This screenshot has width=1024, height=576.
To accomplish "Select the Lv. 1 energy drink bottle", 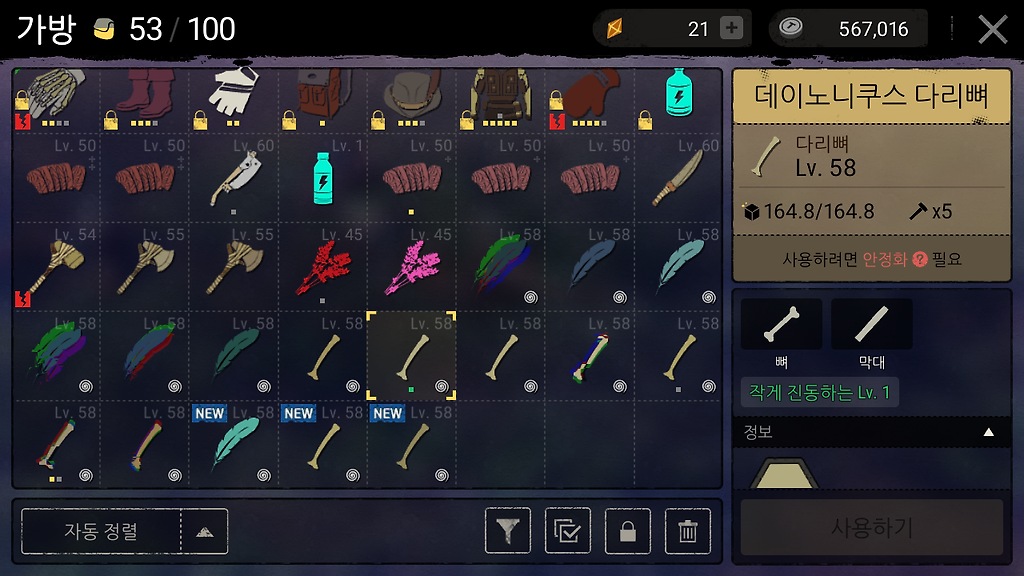I will [323, 177].
